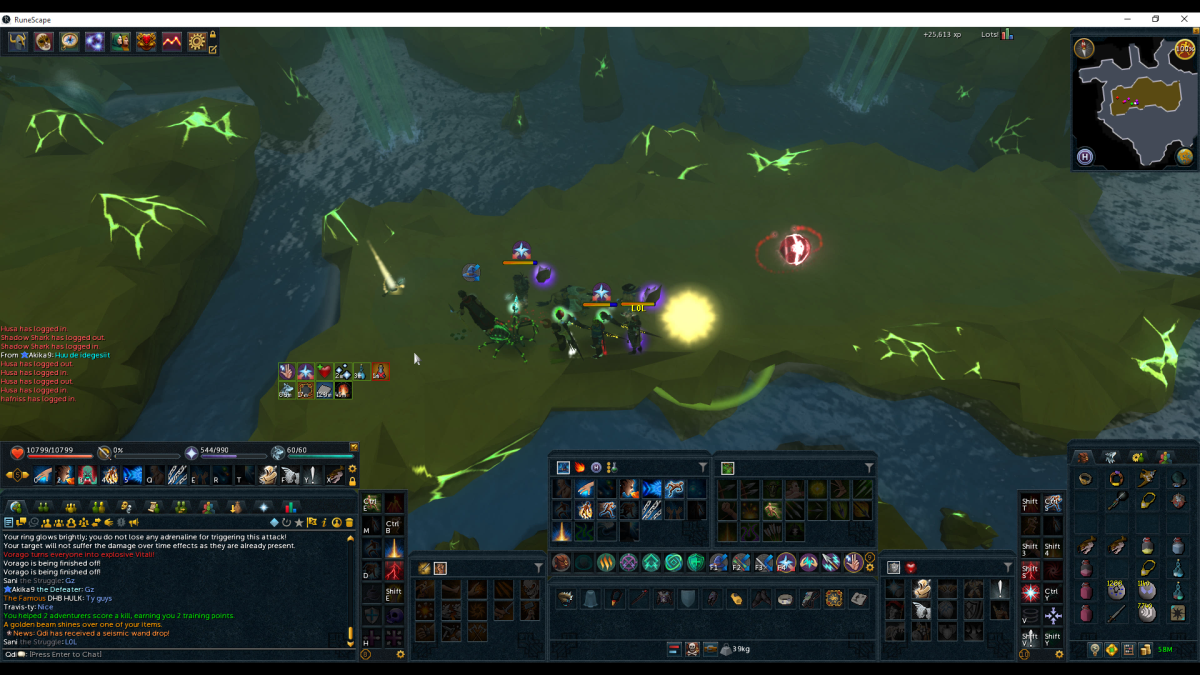This screenshot has height=675, width=1200.
Task: Open the money pouch coins button
Action: tap(1146, 650)
